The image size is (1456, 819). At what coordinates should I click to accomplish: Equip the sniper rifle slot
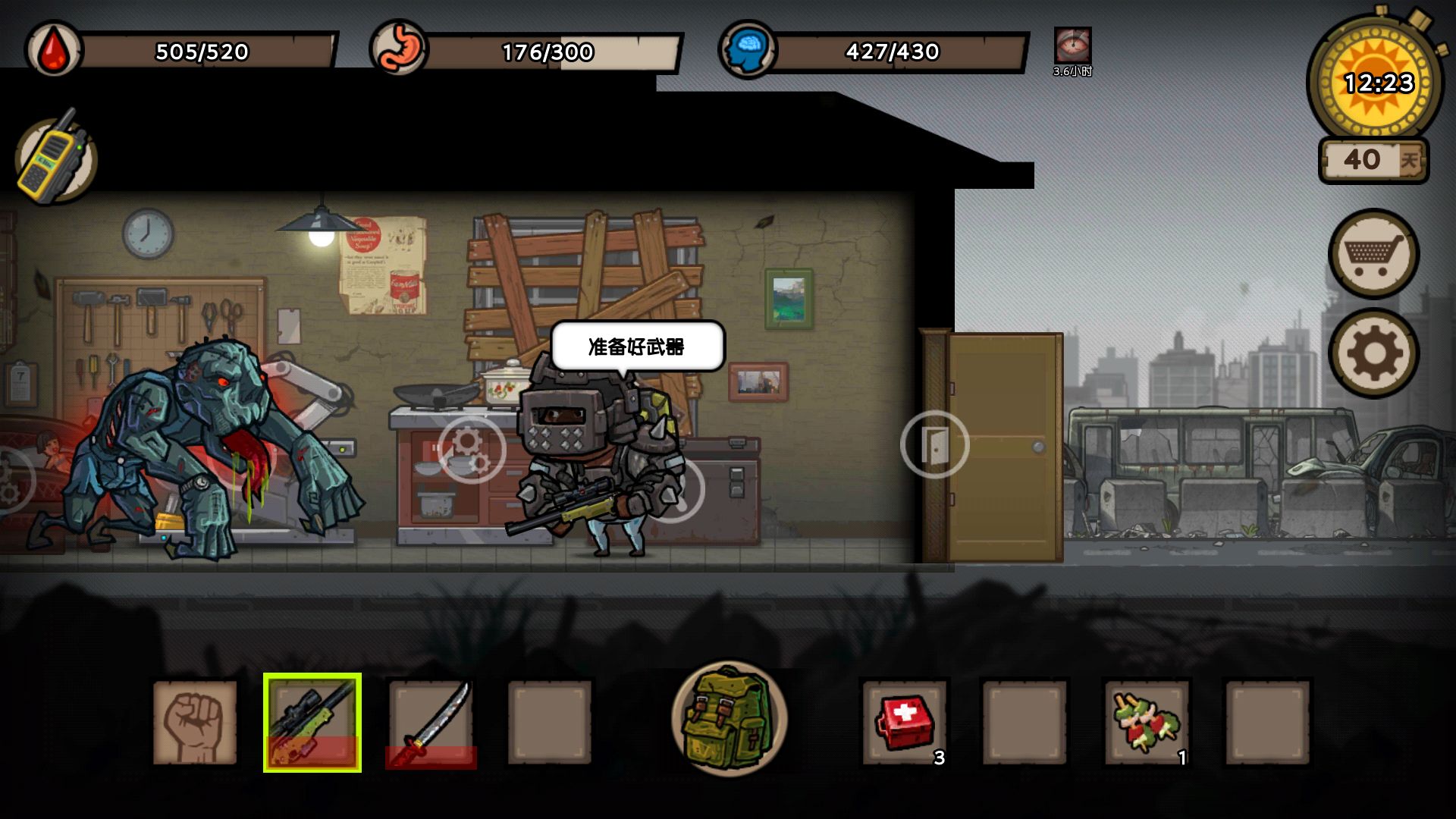312,722
